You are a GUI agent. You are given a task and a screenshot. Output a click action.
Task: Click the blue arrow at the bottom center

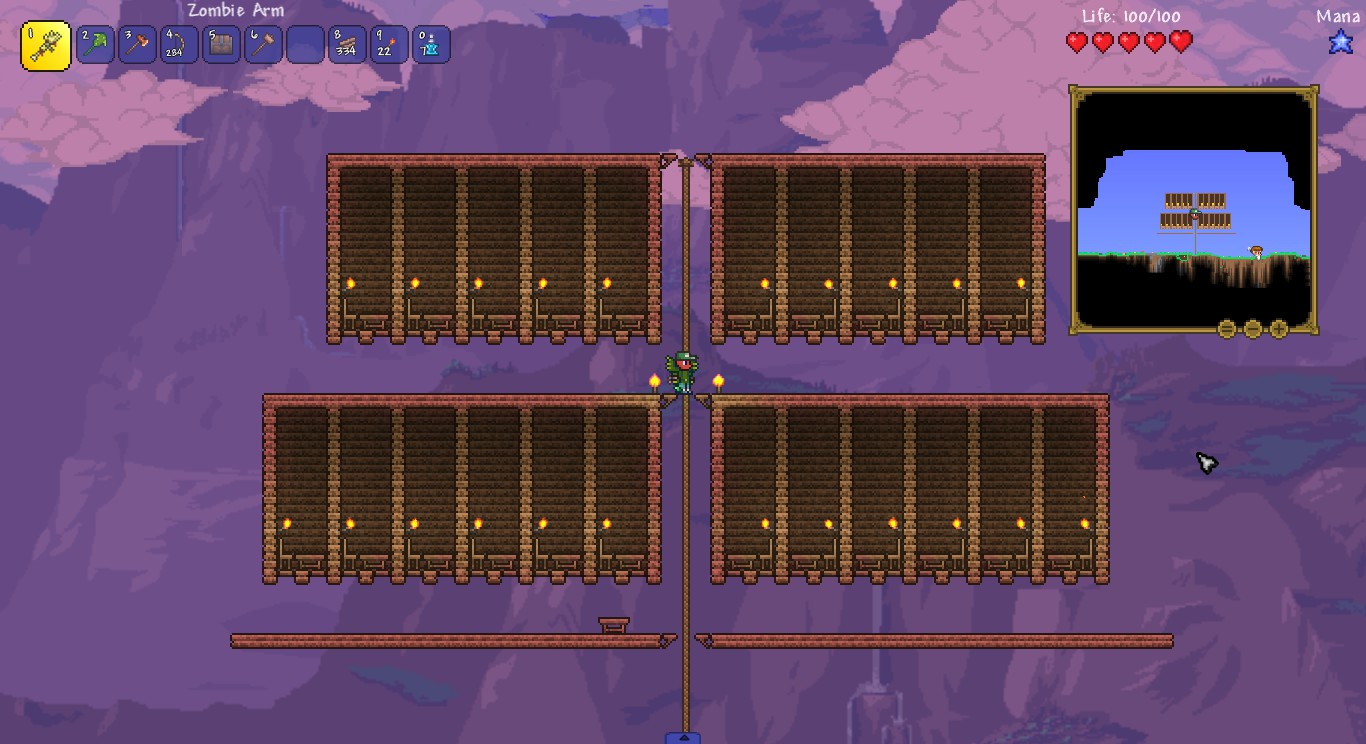[x=683, y=737]
